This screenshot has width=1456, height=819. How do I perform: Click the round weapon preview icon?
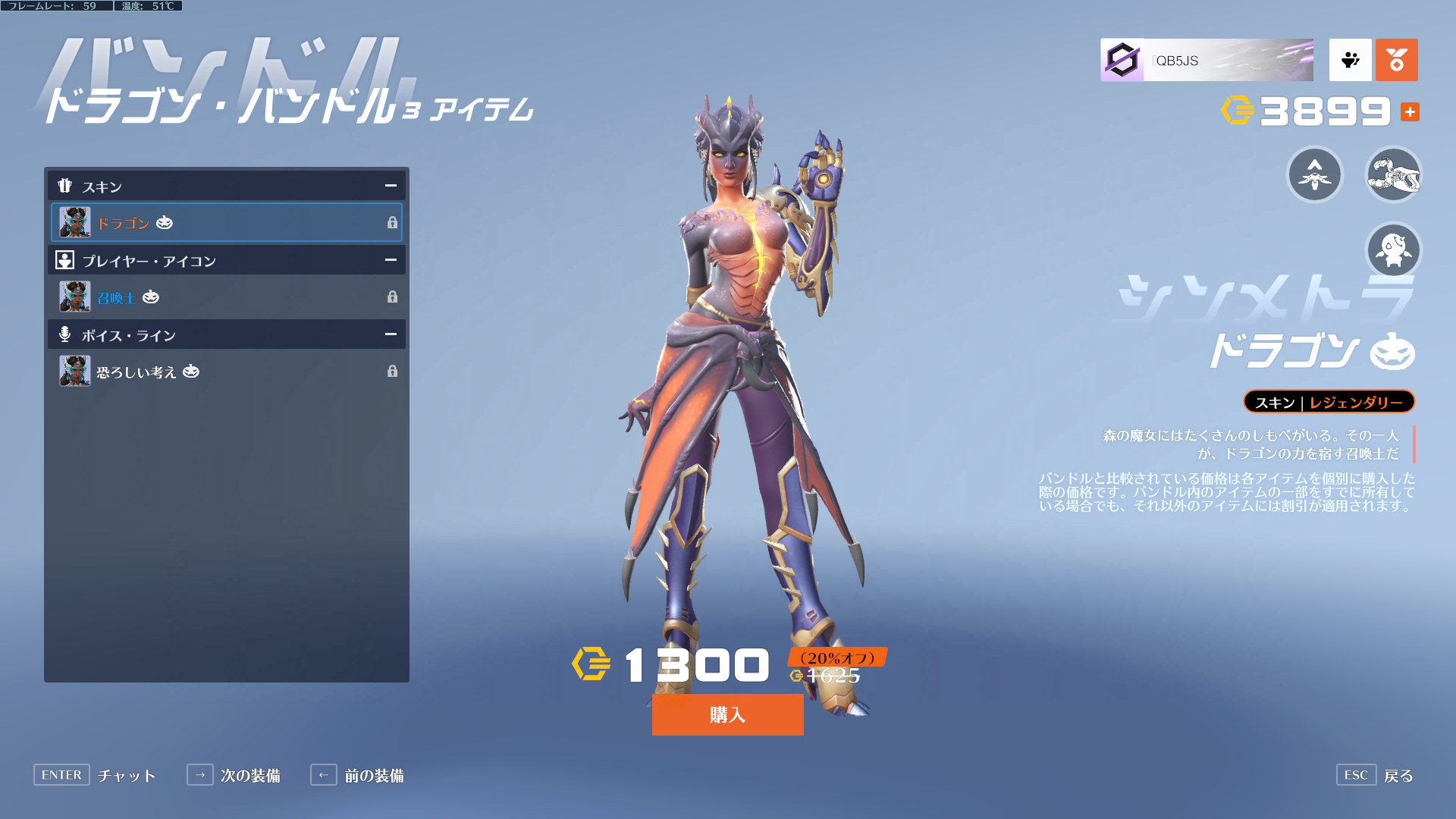tap(1393, 175)
